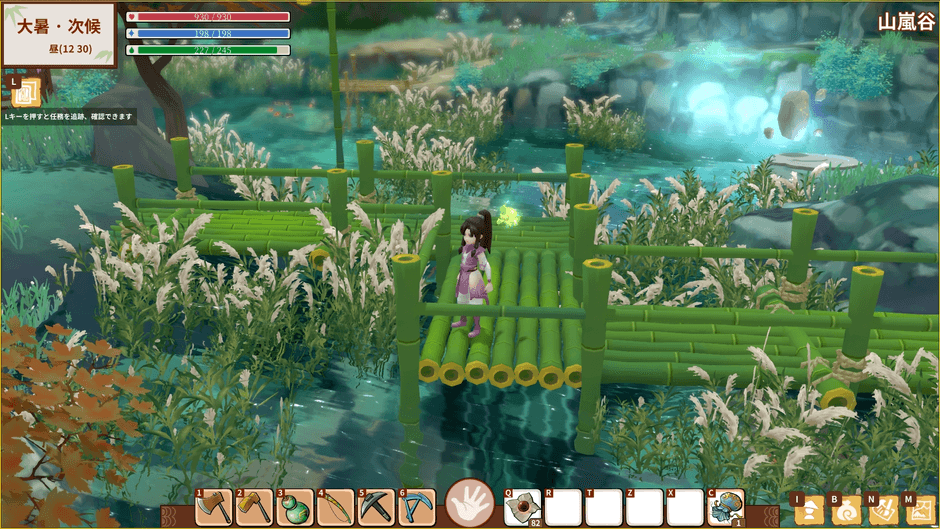Select the blue creature item in slot C
Viewport: 940px width, 529px height.
click(726, 508)
